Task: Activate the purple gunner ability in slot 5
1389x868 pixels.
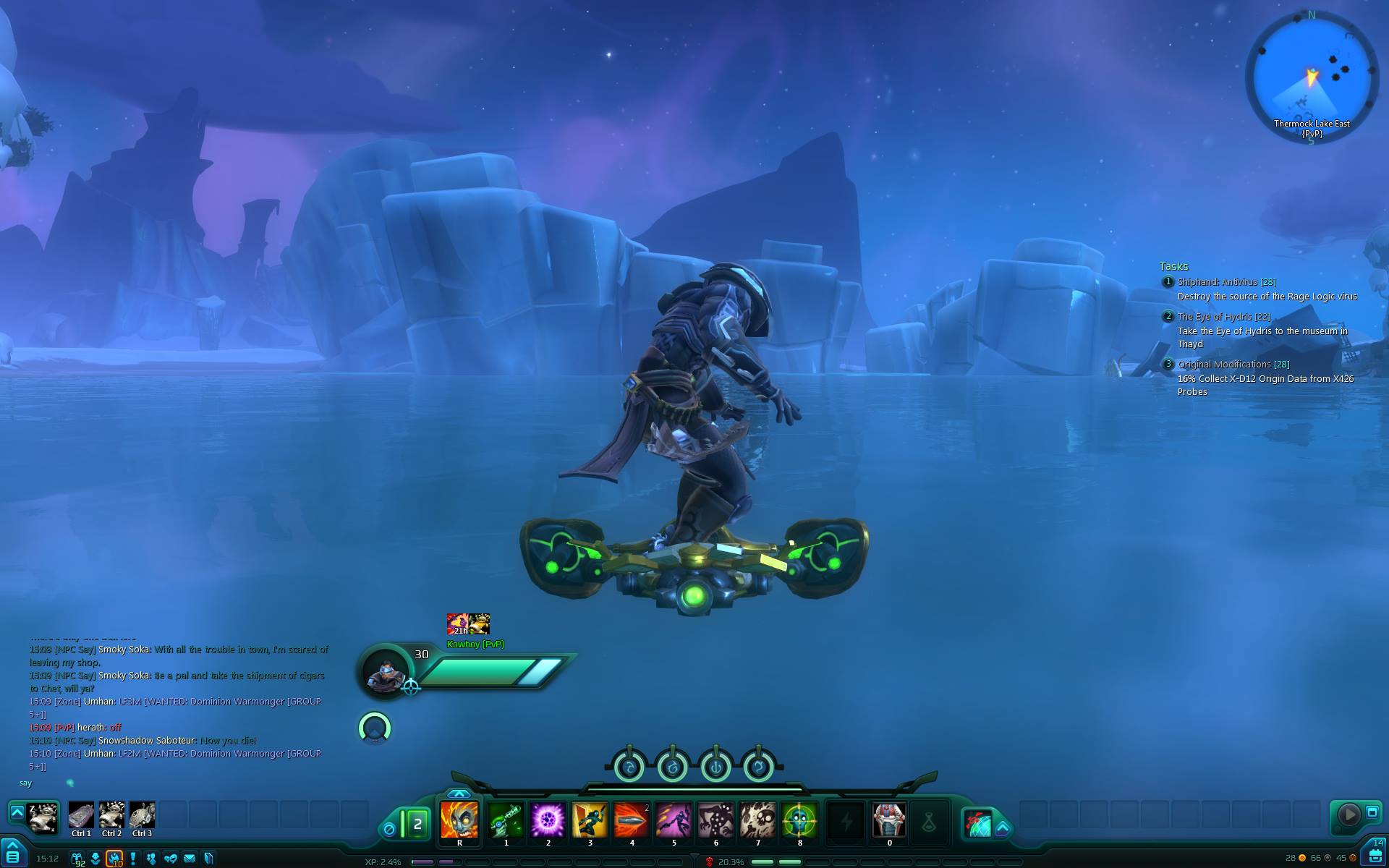Action: [x=674, y=820]
